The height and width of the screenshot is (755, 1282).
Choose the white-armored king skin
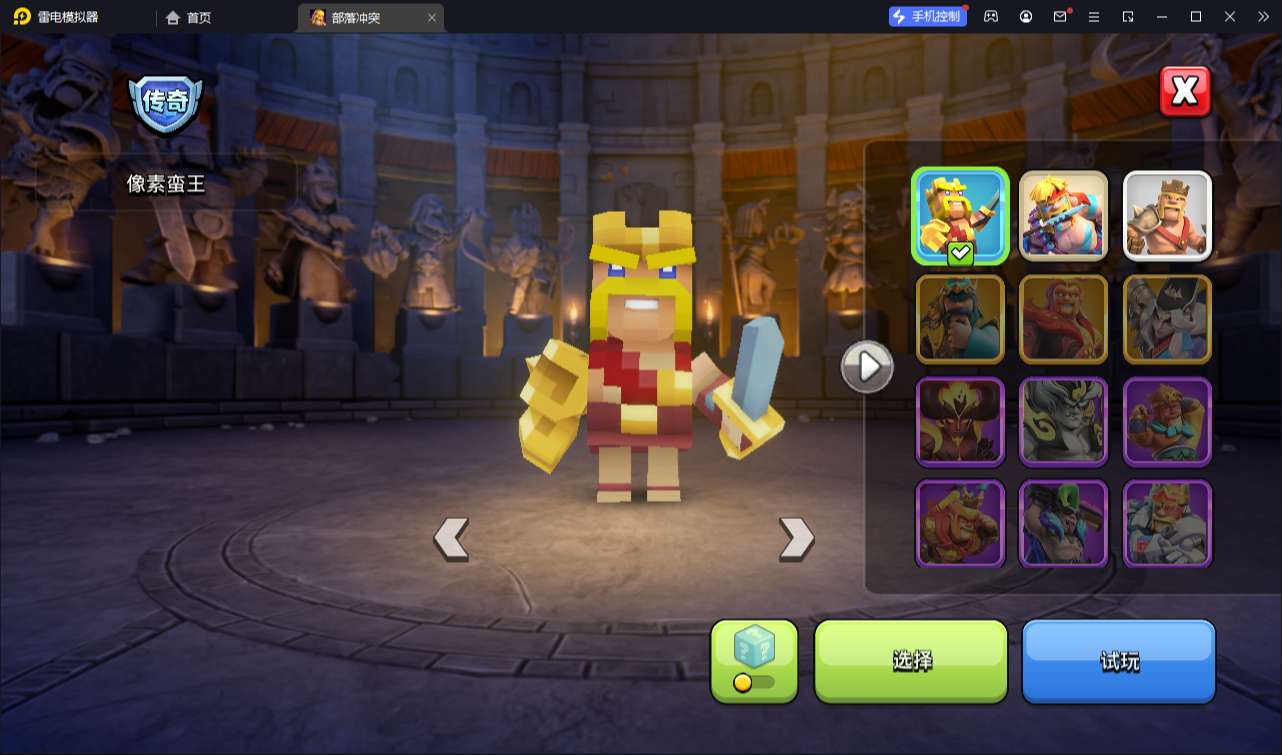click(1167, 524)
